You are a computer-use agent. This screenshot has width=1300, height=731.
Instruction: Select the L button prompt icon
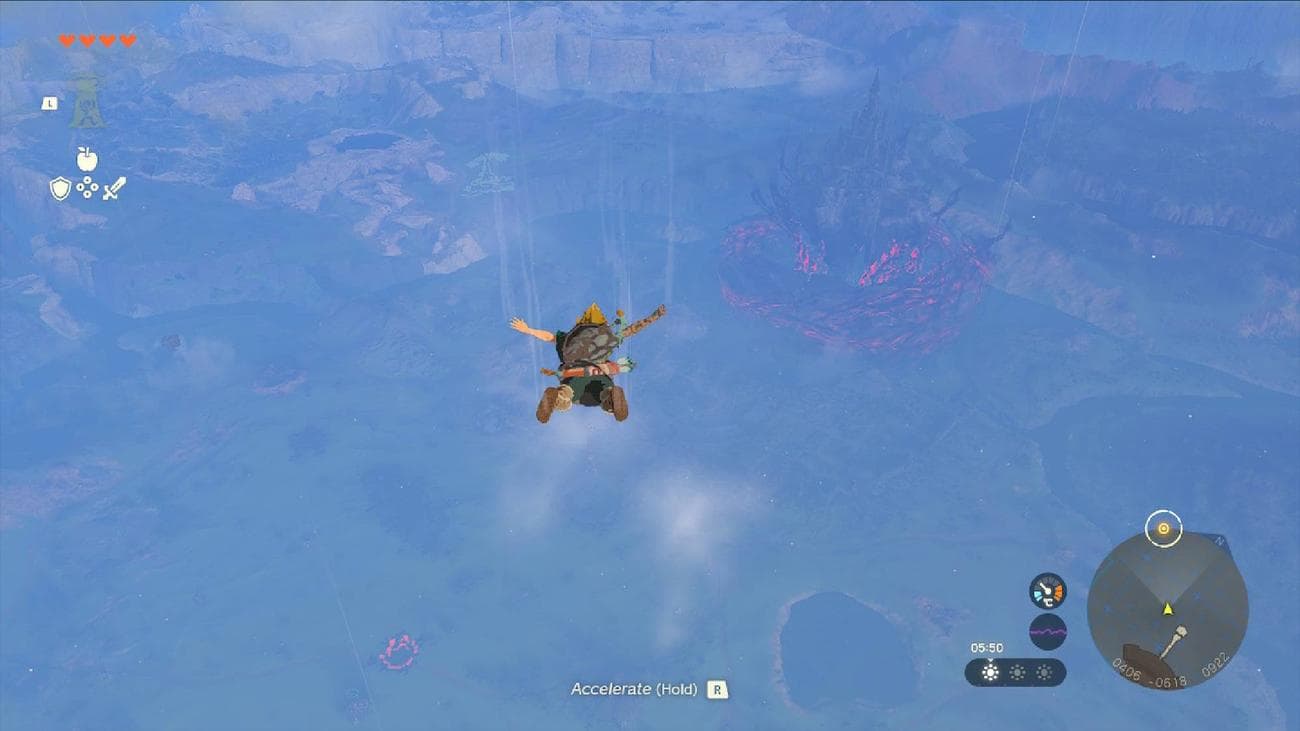50,103
